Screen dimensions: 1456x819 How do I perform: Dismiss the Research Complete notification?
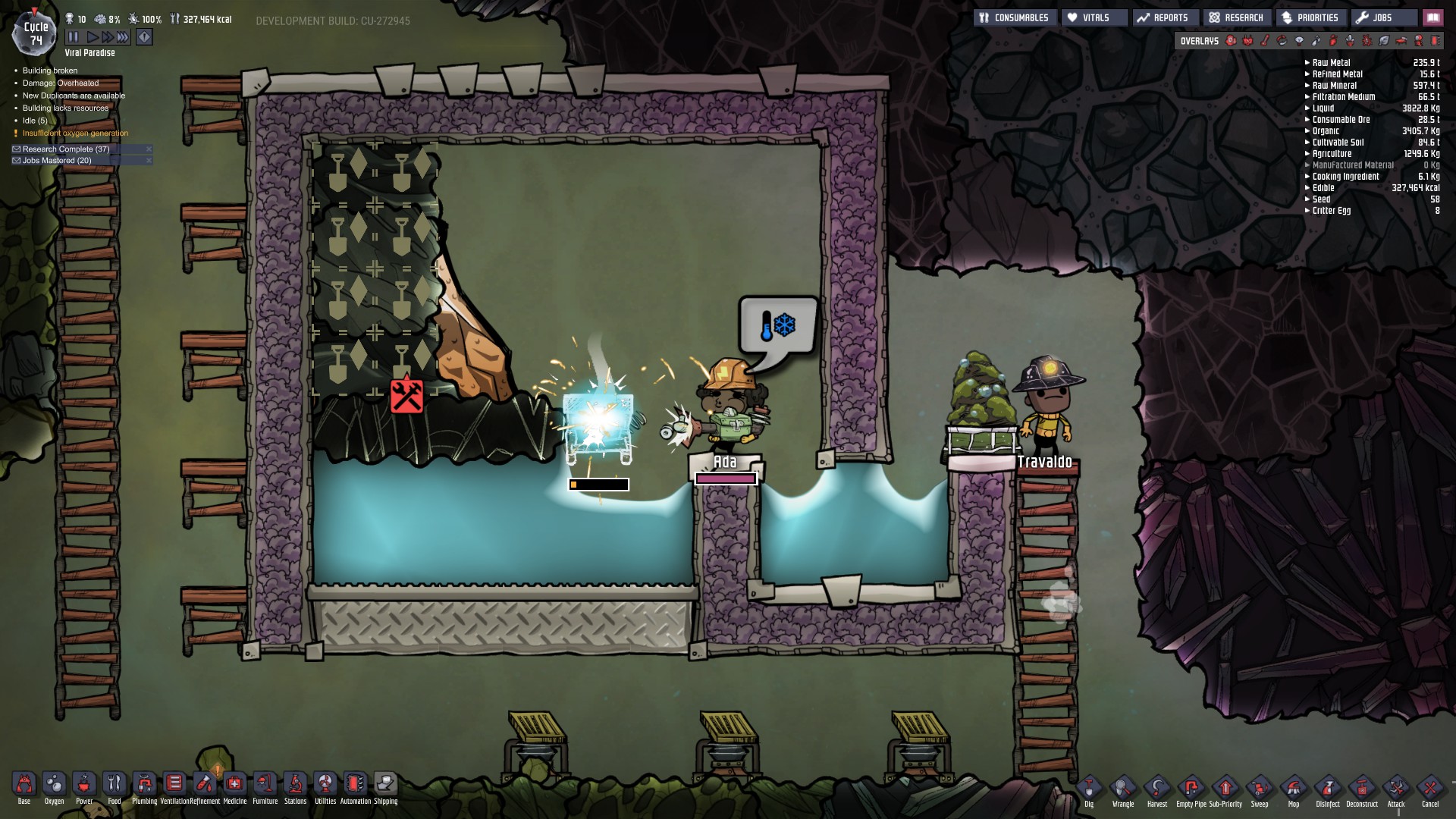point(149,149)
